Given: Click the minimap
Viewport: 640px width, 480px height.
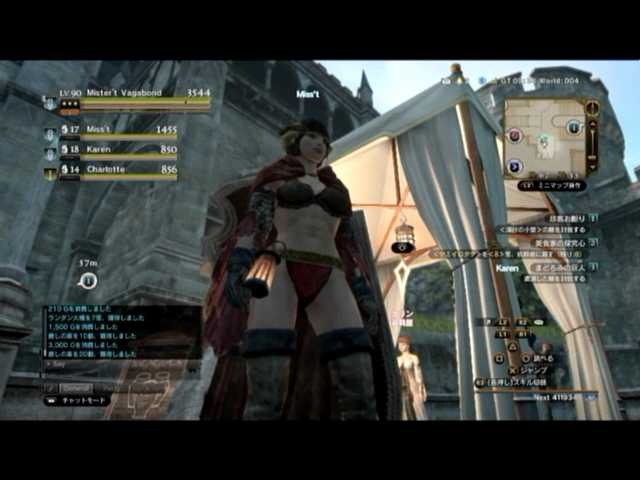Looking at the screenshot, I should tap(544, 138).
